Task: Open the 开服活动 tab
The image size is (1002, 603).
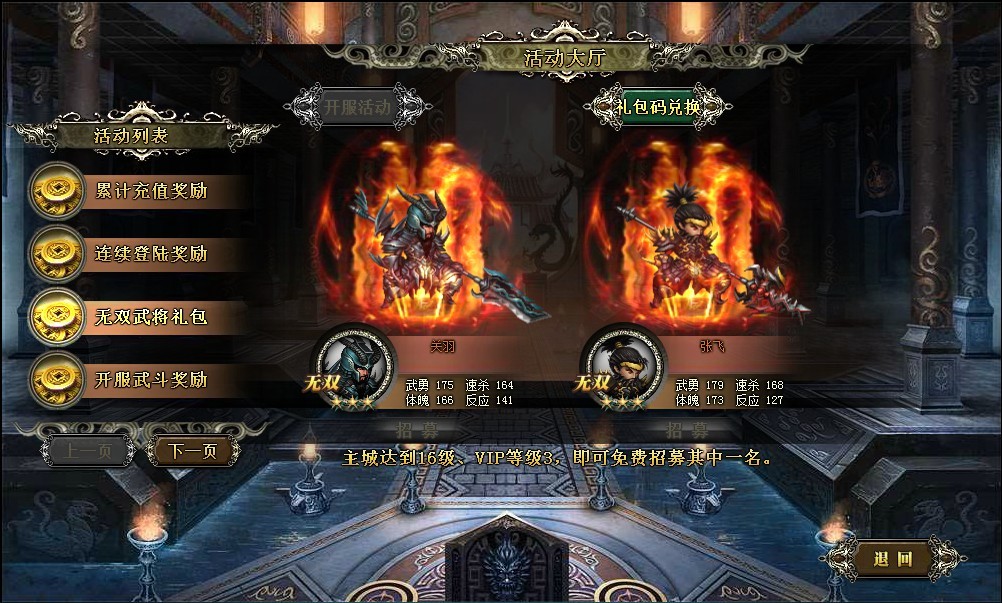Action: [x=356, y=106]
